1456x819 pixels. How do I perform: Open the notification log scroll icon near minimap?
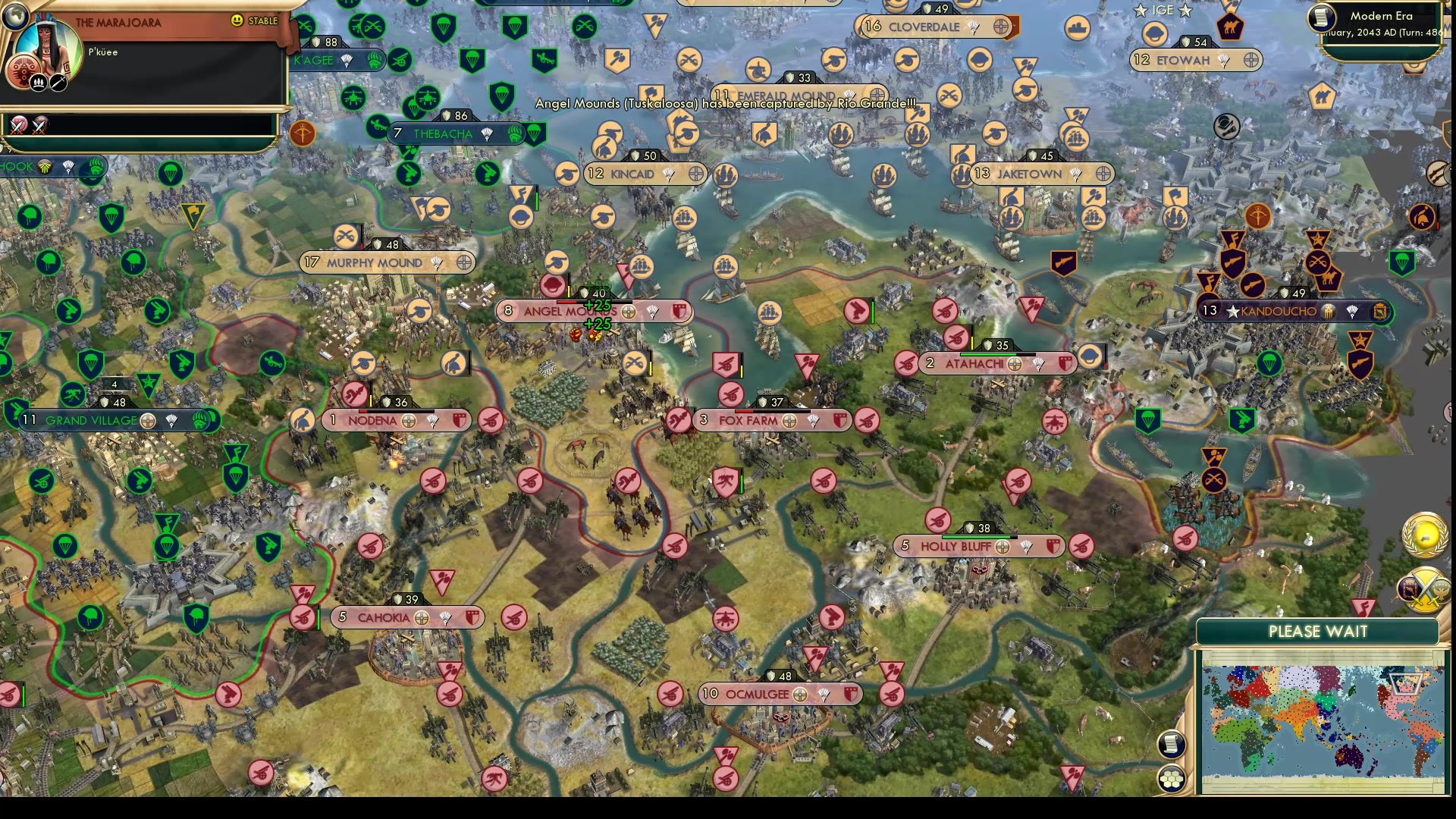(x=1170, y=745)
